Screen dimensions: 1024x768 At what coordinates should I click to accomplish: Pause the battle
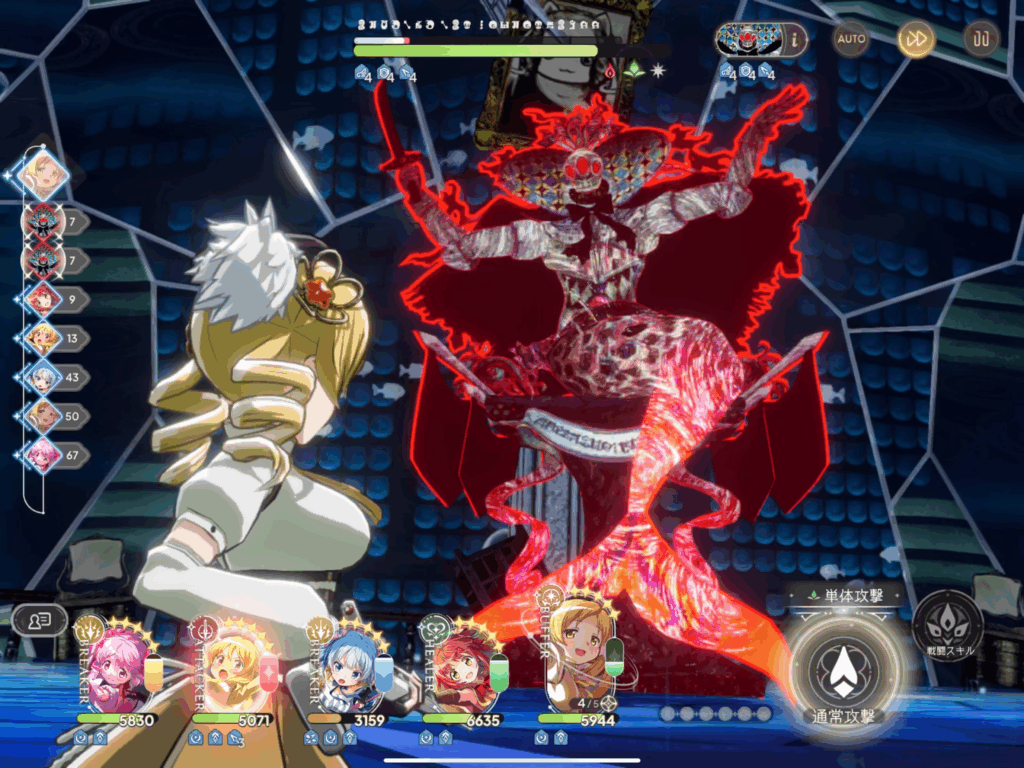981,39
